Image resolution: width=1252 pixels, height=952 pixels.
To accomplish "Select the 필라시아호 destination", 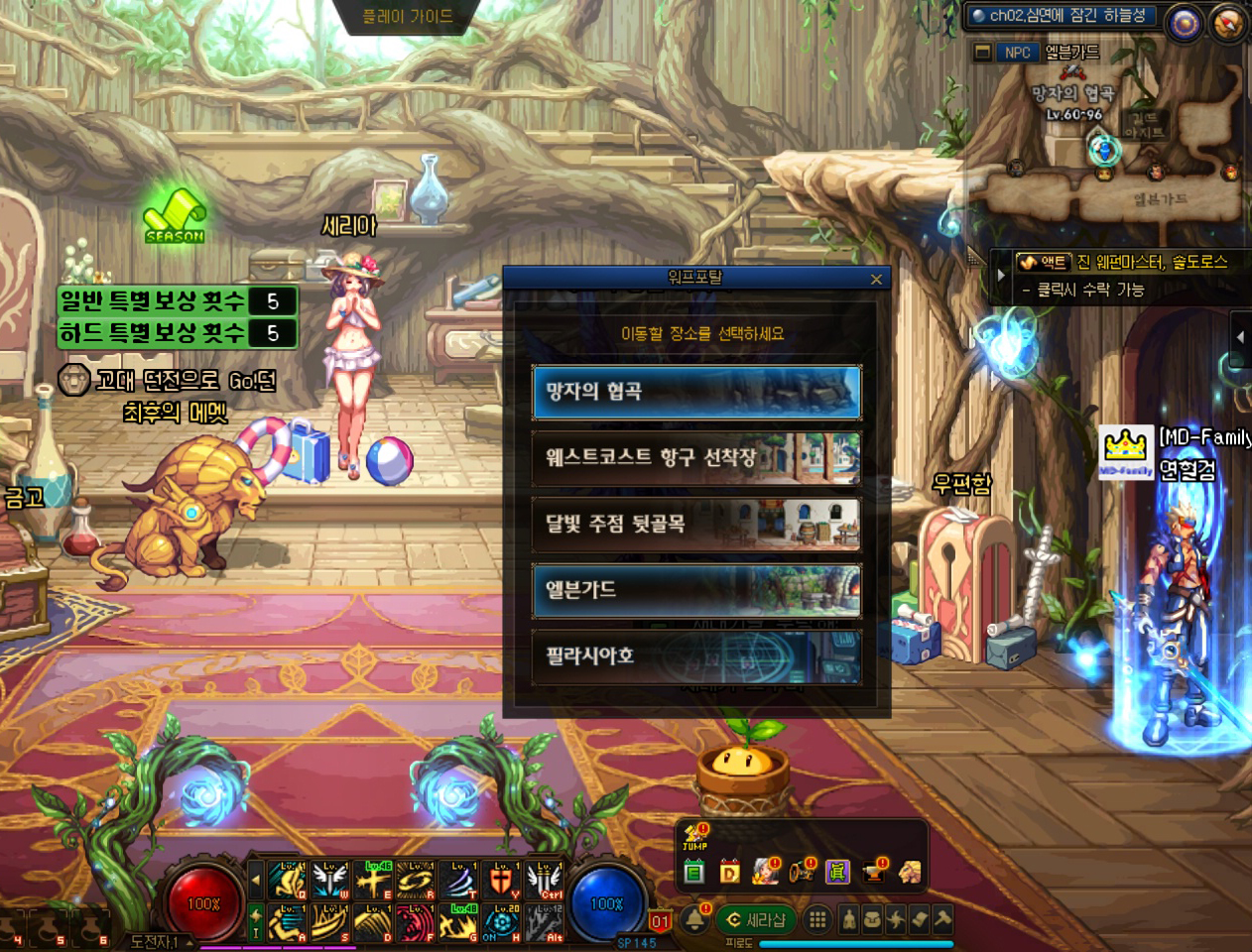I will point(695,656).
